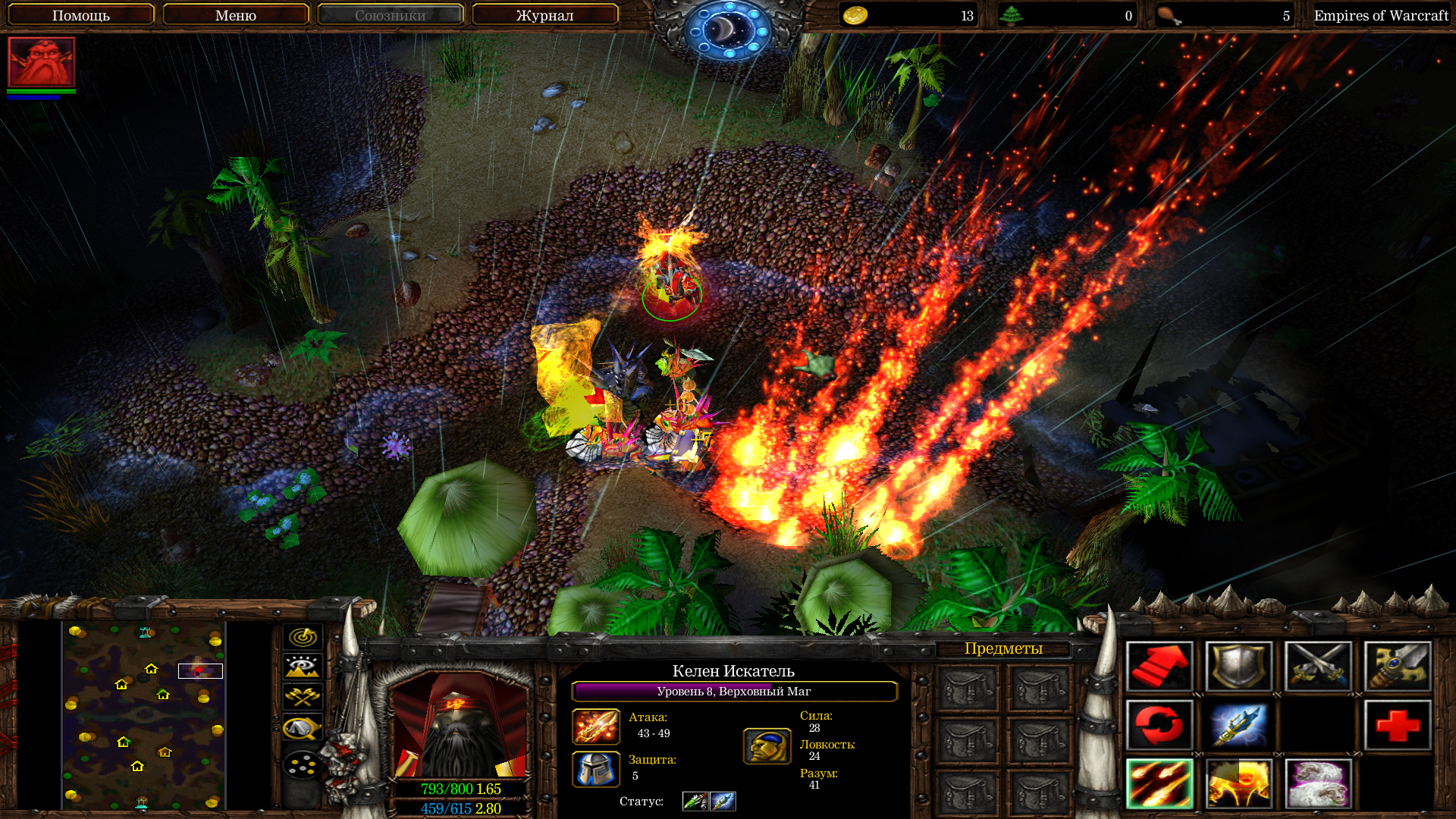
Task: Cast the meteor fire rain ability
Action: coord(1159,784)
